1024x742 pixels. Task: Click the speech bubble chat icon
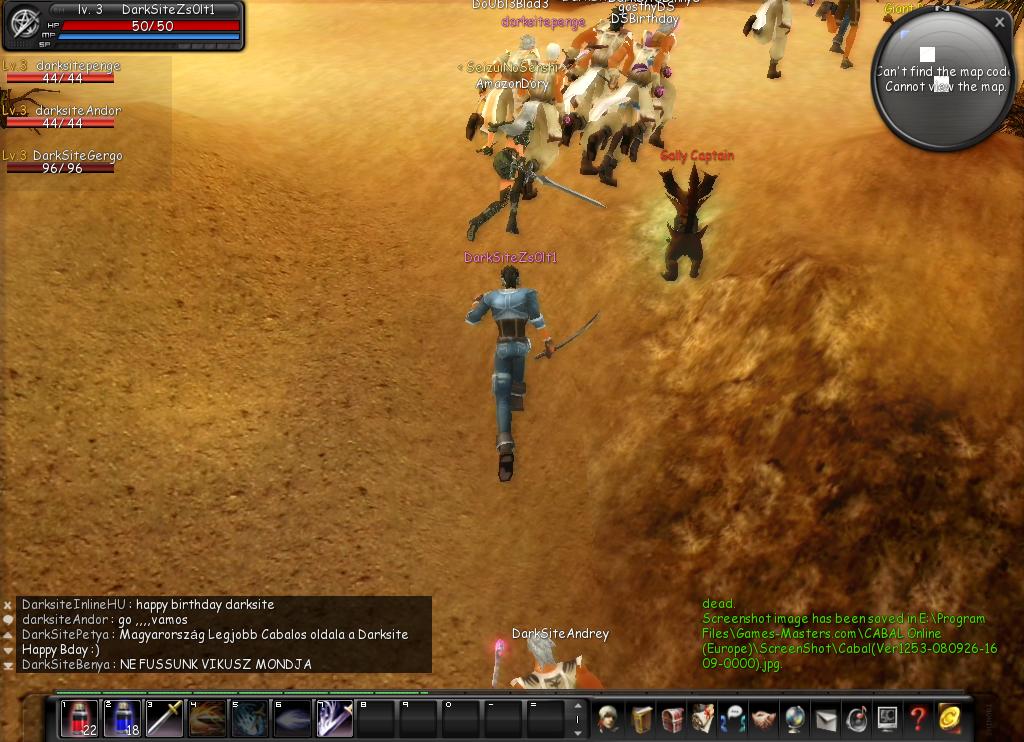click(8, 620)
